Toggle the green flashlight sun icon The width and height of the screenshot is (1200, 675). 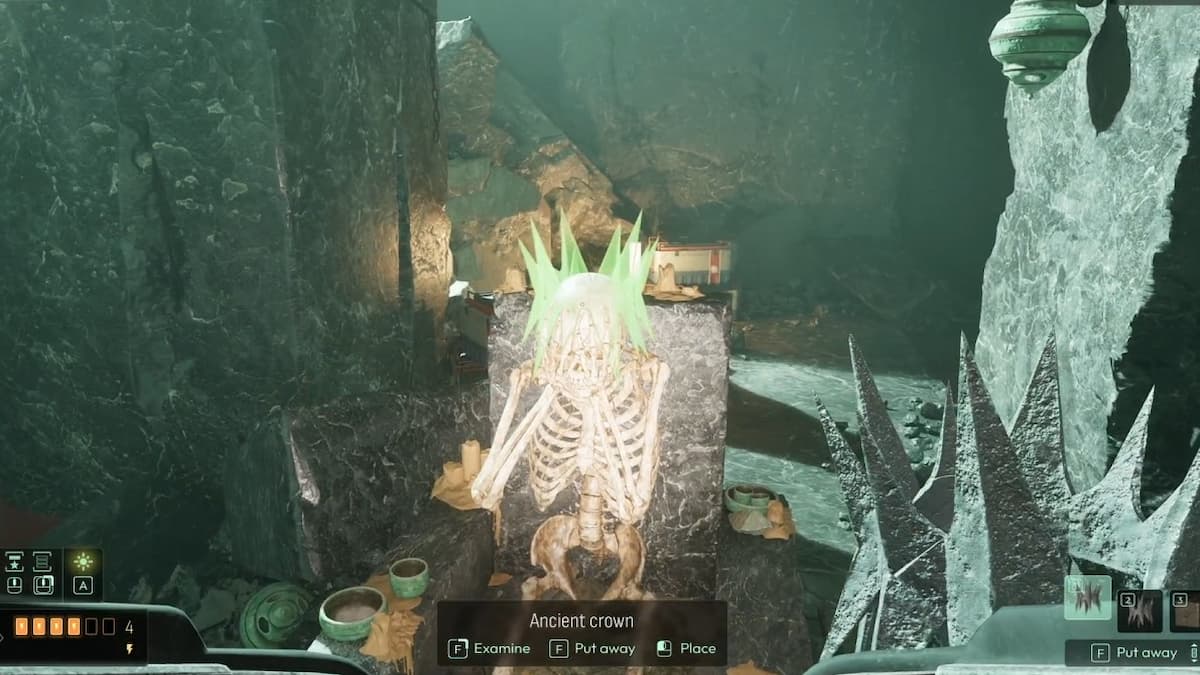(83, 562)
